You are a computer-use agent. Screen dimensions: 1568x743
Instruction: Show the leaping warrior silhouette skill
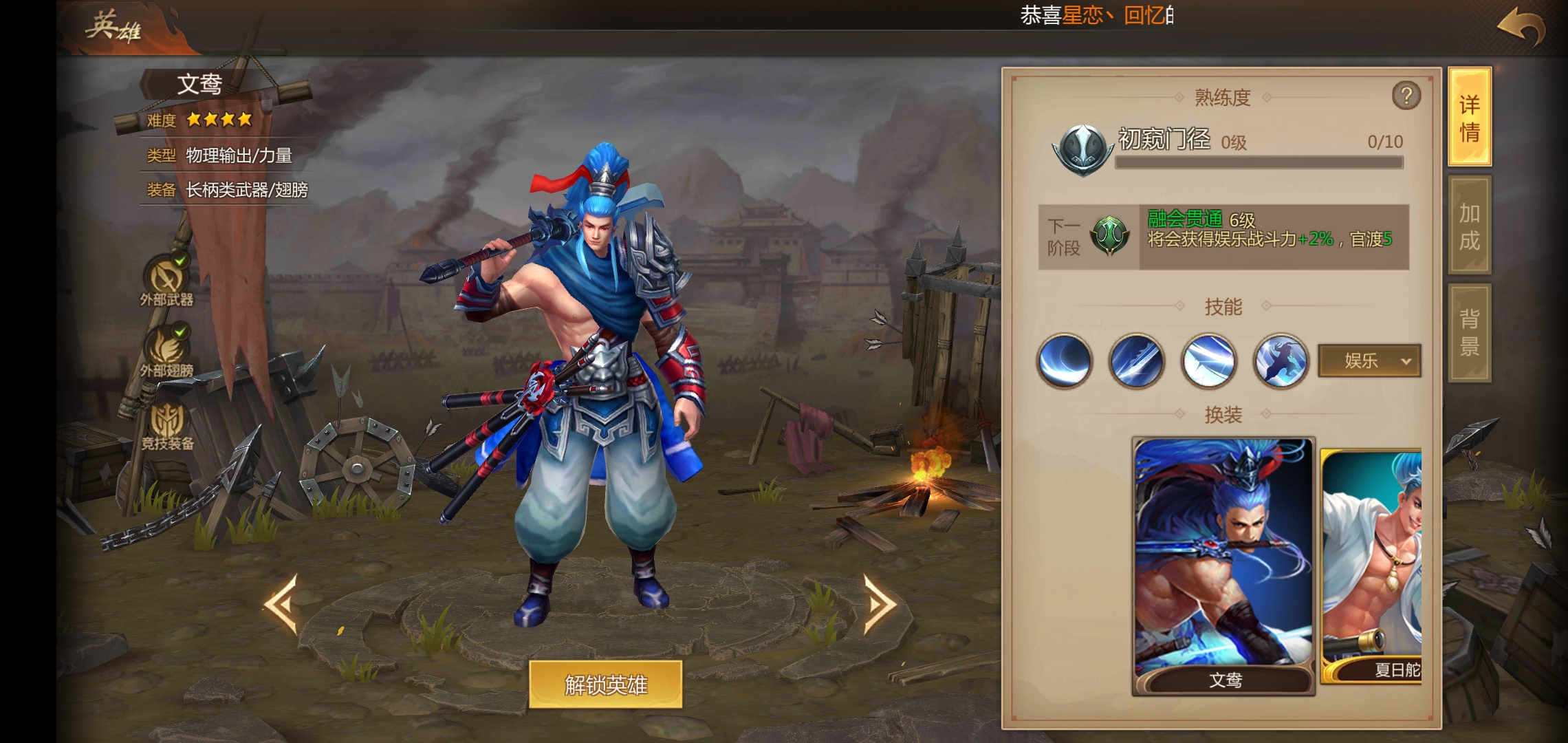[x=1281, y=360]
